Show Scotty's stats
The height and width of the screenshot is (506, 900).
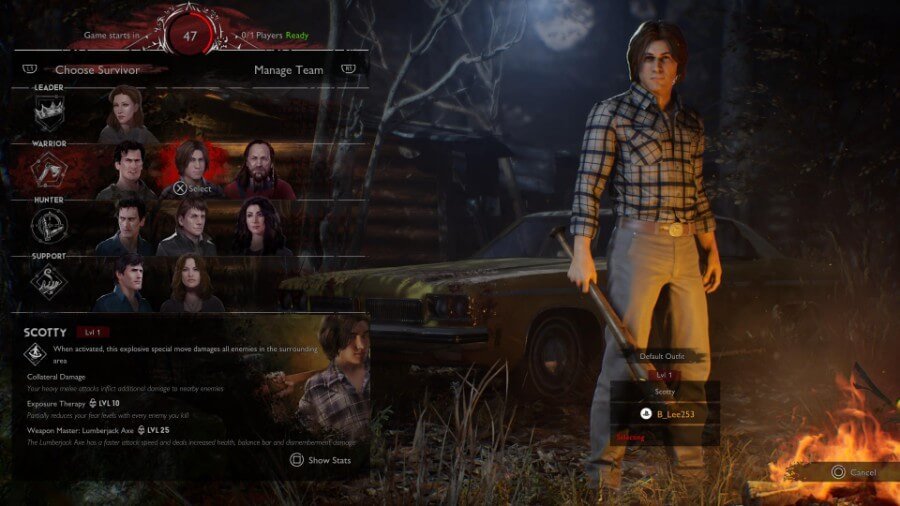[319, 460]
